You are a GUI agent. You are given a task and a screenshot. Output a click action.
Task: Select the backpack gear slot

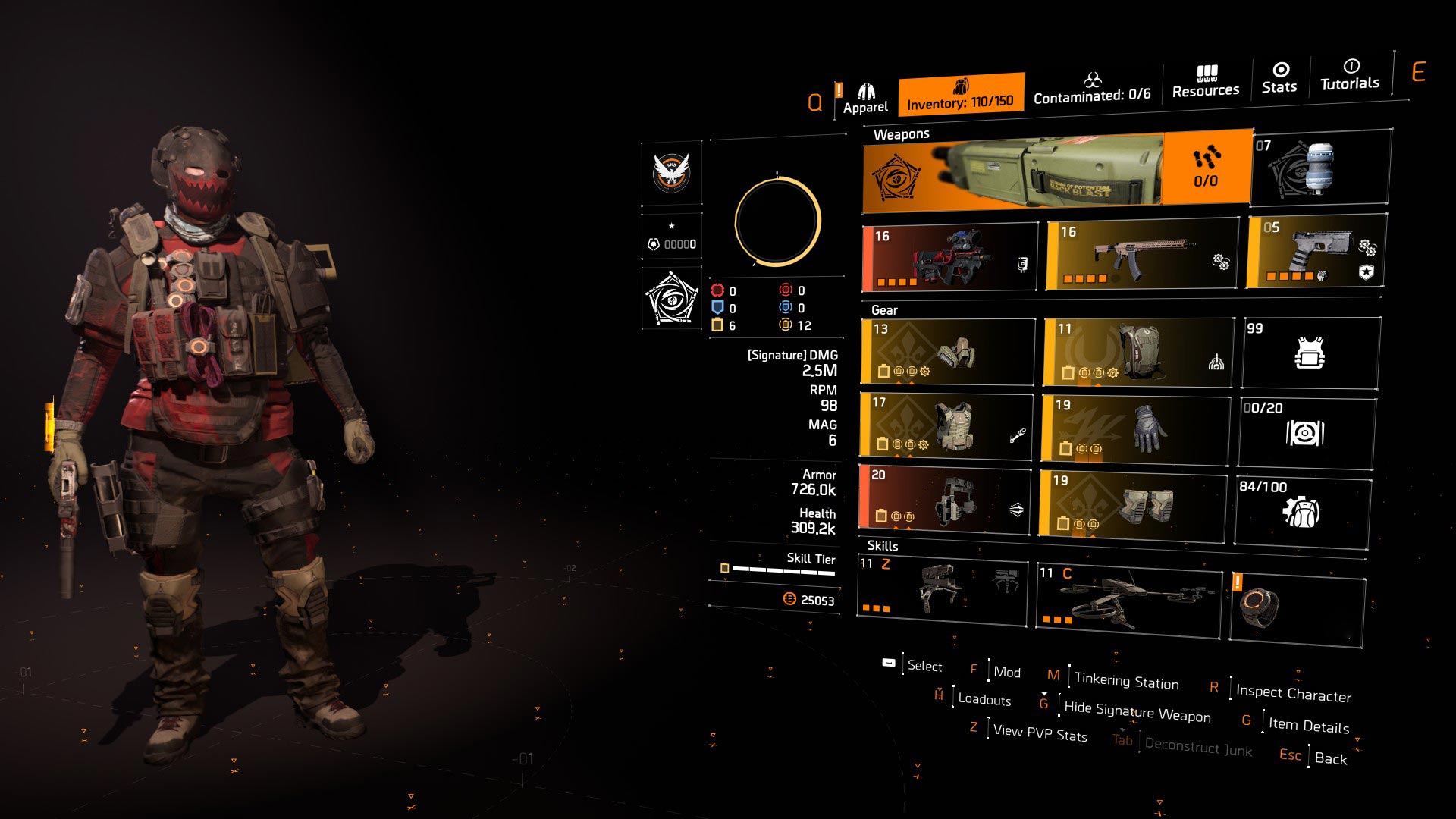[1139, 352]
